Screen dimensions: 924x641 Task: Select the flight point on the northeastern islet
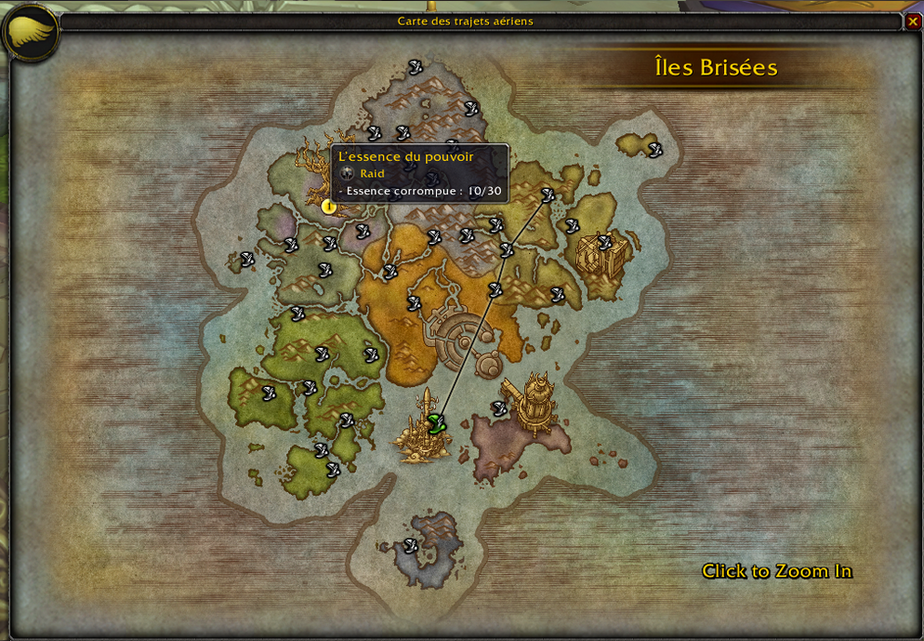[x=655, y=150]
